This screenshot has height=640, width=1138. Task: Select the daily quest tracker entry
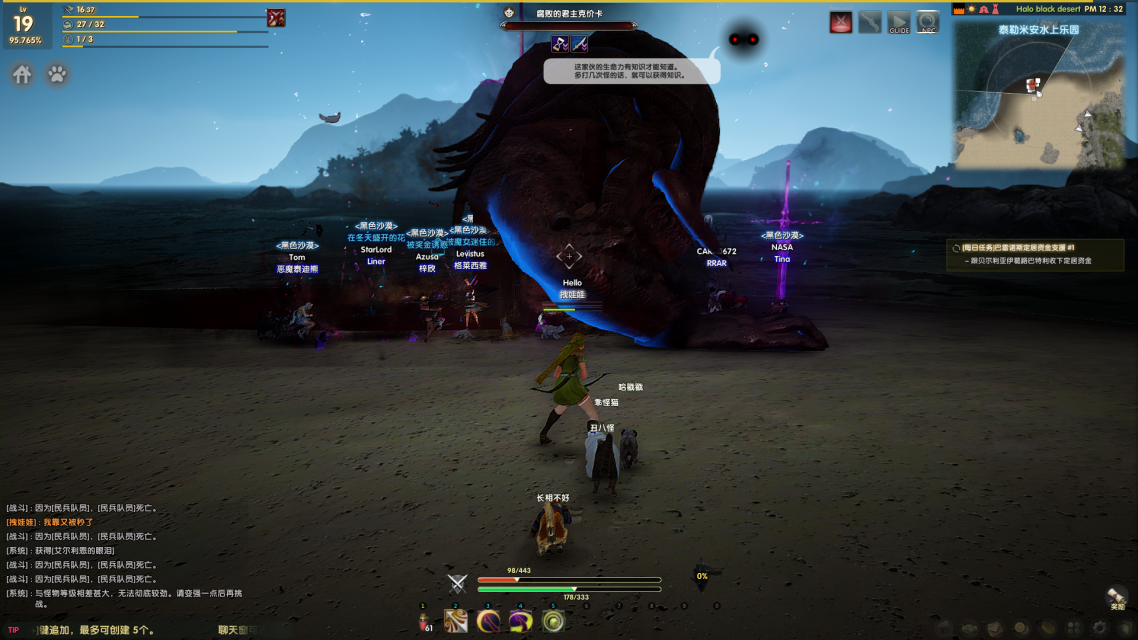point(1035,254)
